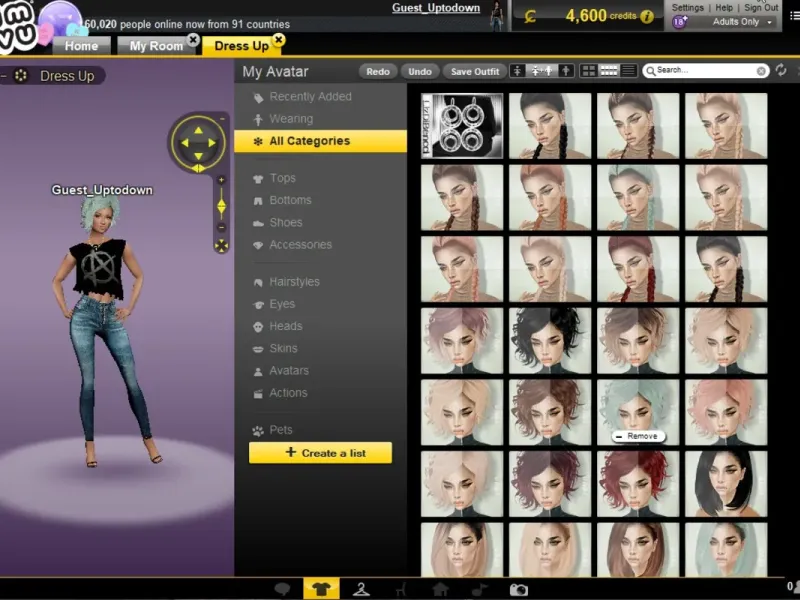Select the Tops category
The width and height of the screenshot is (800, 600).
pyautogui.click(x=282, y=178)
